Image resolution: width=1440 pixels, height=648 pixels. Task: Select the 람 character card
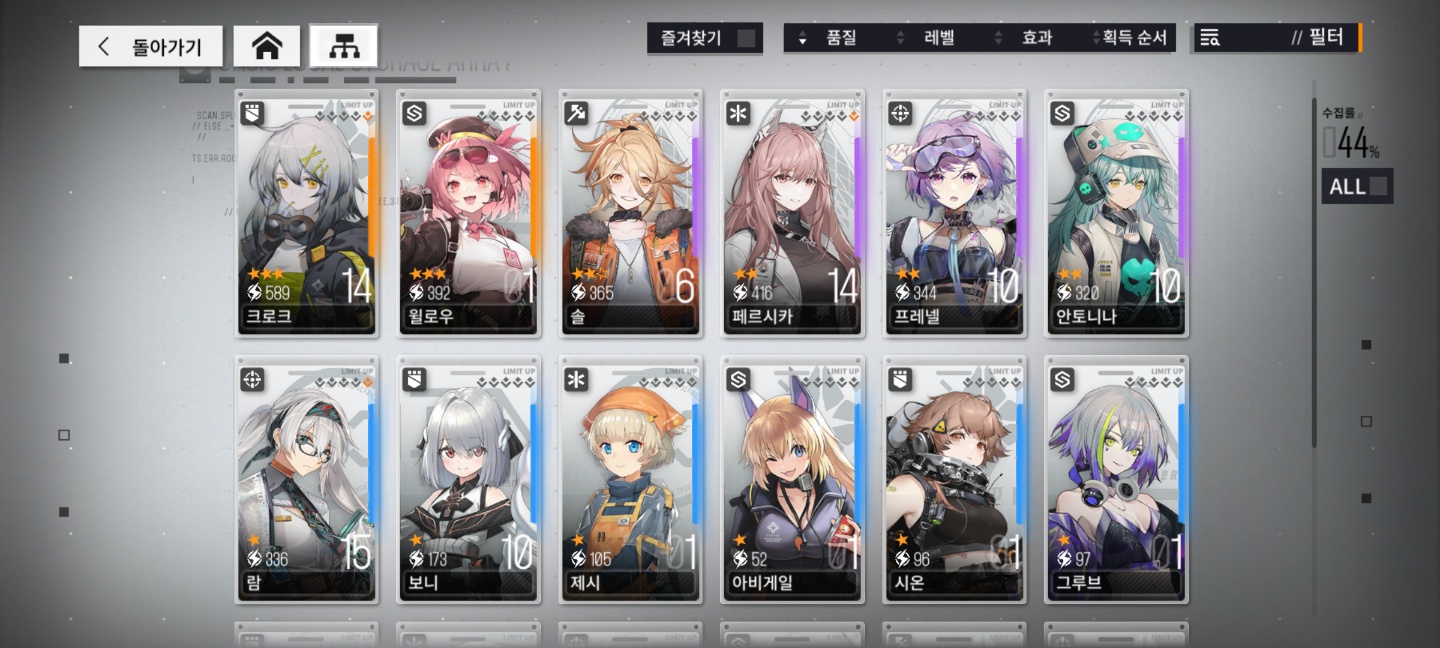(x=307, y=479)
